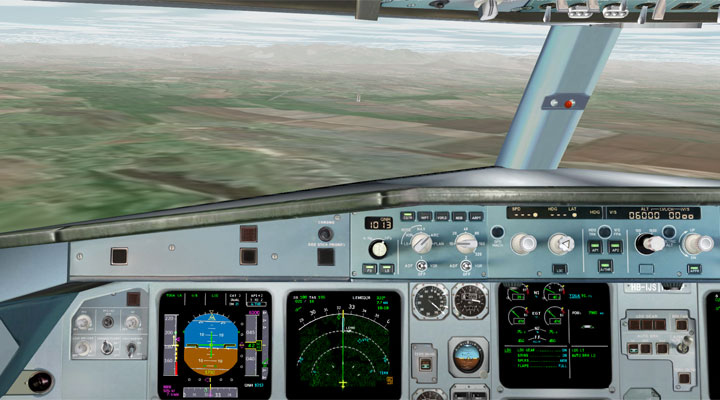720x400 pixels.
Task: Arm the APPR approach button
Action: pyautogui.click(x=694, y=268)
